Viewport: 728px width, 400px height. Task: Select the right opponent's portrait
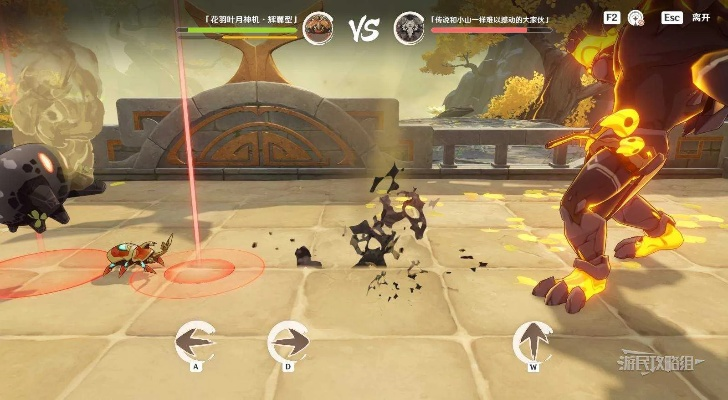pyautogui.click(x=408, y=25)
